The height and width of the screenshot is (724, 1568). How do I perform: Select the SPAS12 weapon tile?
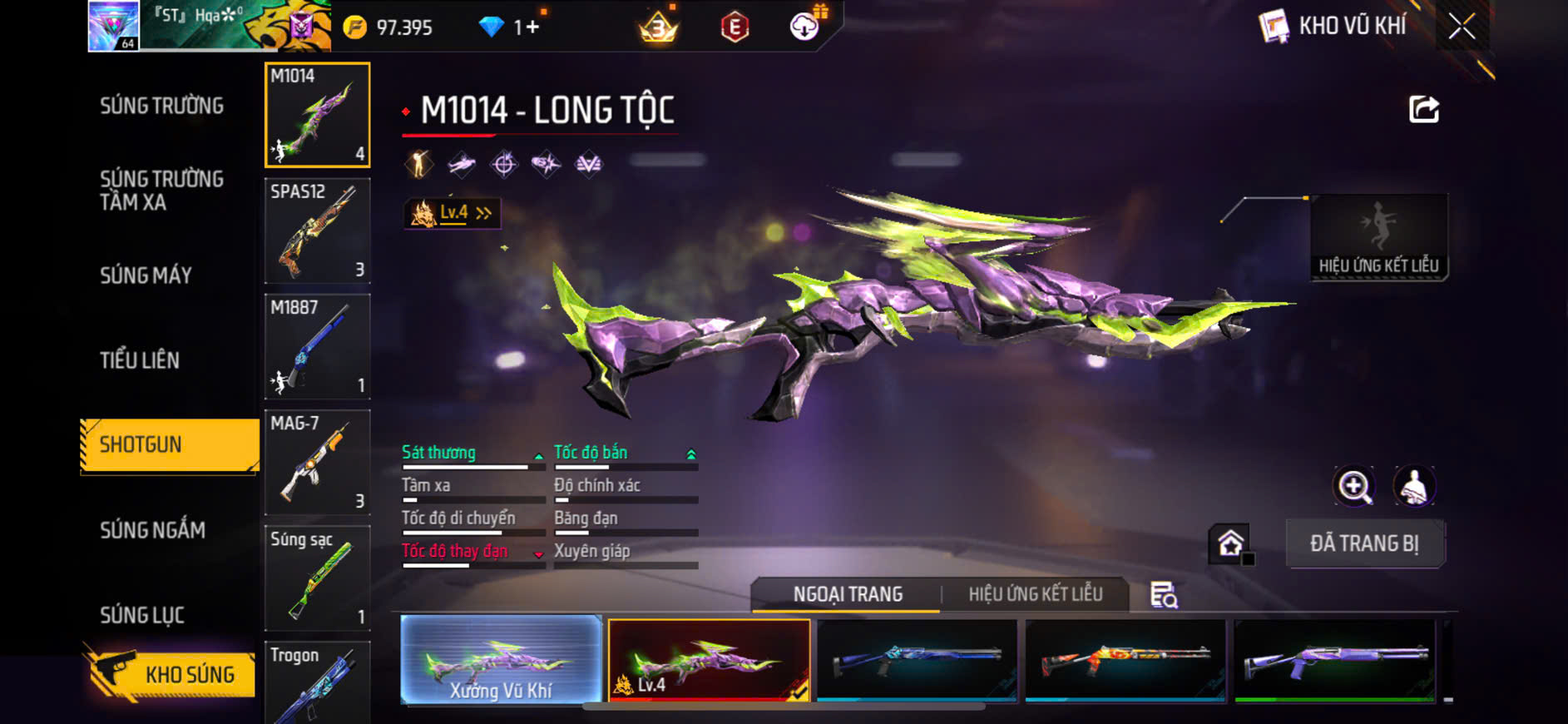[317, 231]
